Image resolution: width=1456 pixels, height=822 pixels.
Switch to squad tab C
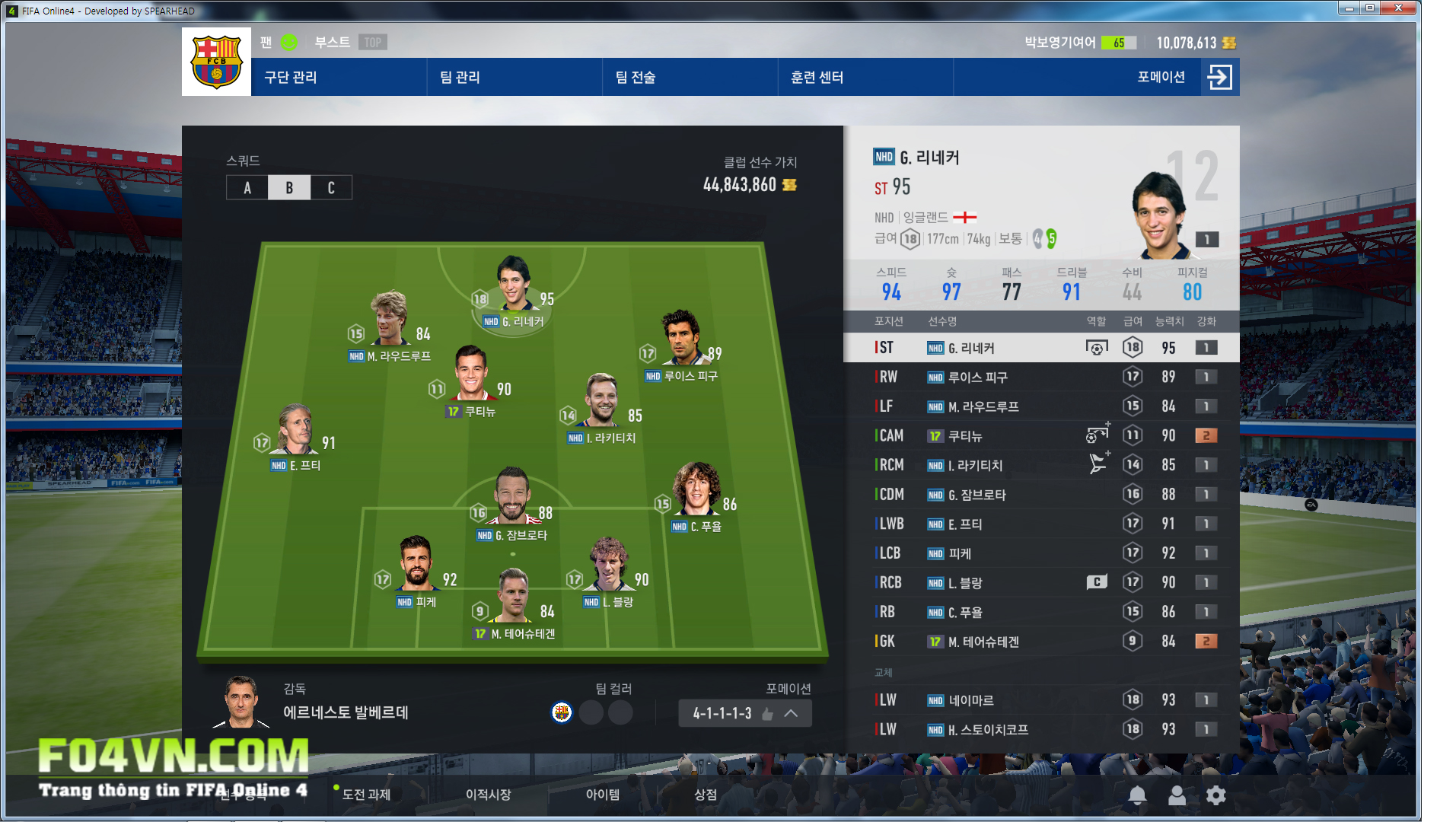331,188
